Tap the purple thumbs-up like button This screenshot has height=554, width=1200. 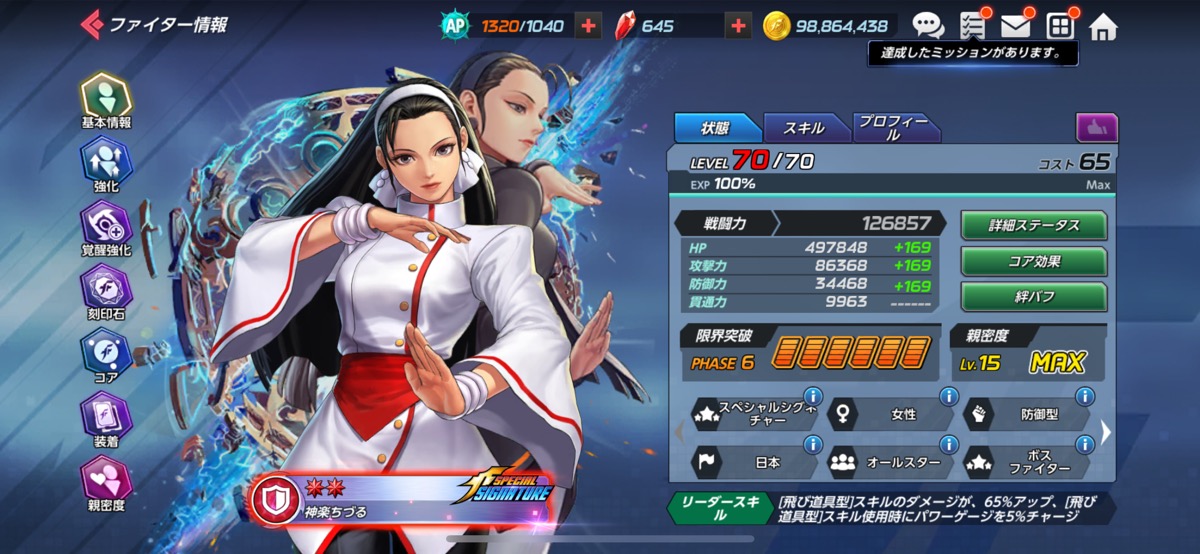(1097, 128)
